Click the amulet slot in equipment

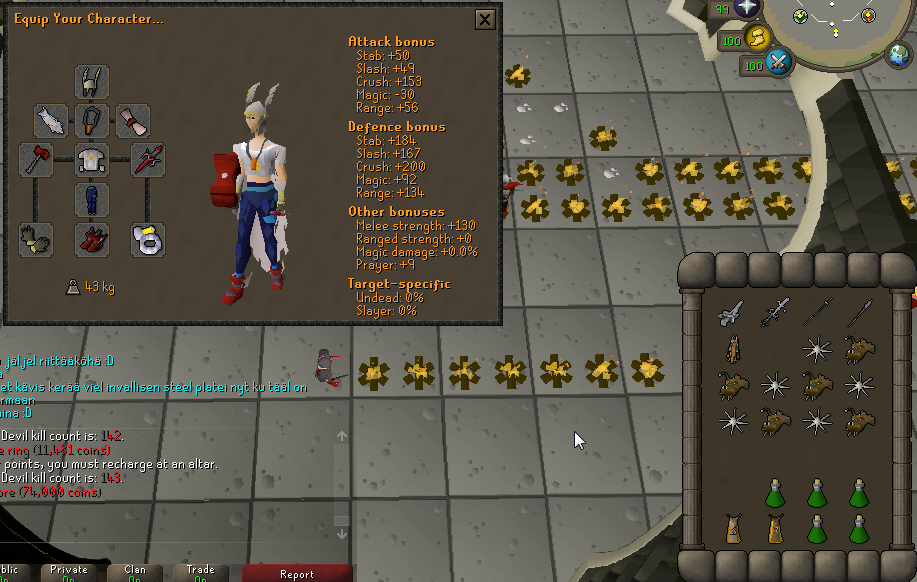pos(92,121)
